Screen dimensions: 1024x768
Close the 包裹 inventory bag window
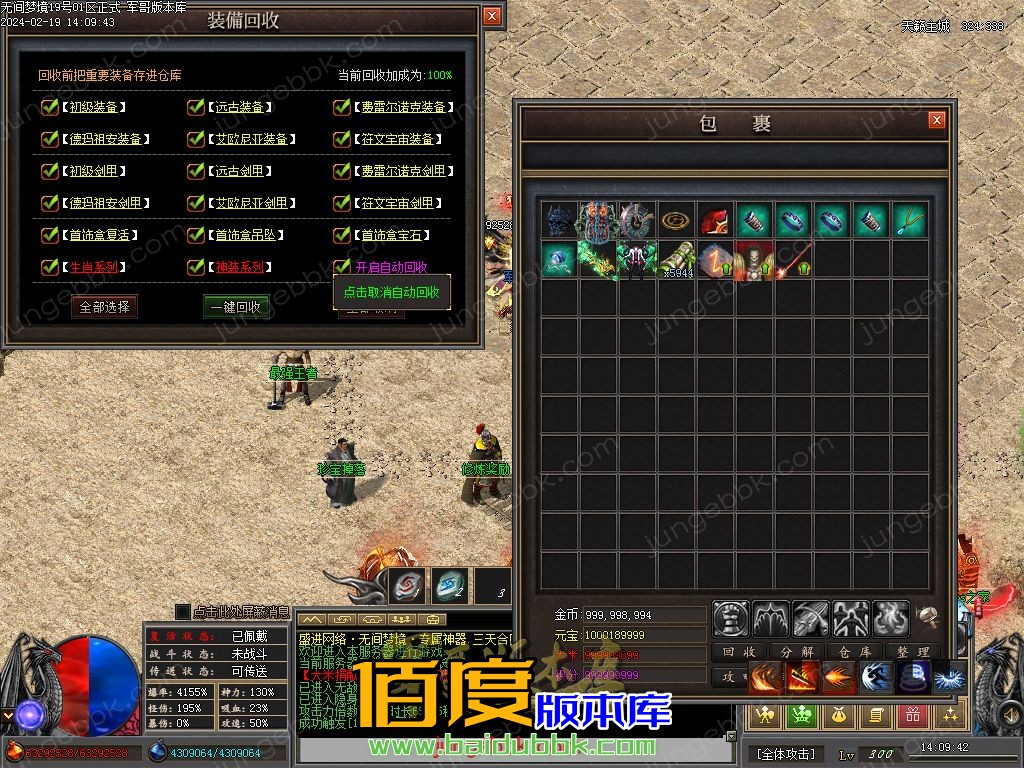coord(936,120)
